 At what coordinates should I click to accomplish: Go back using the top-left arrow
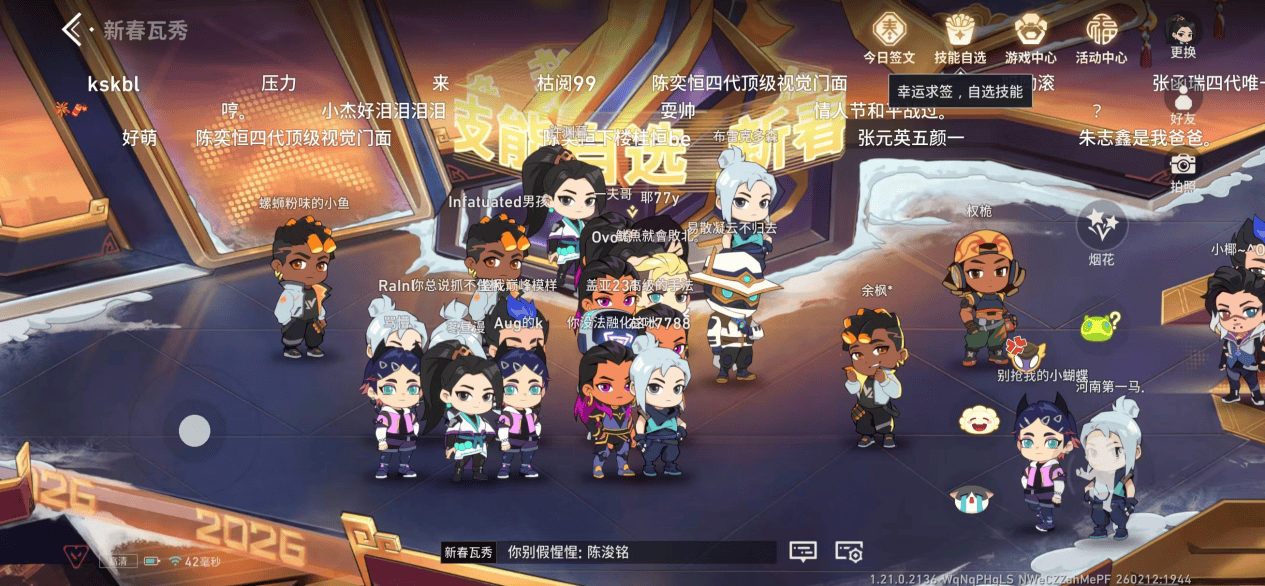coord(73,30)
